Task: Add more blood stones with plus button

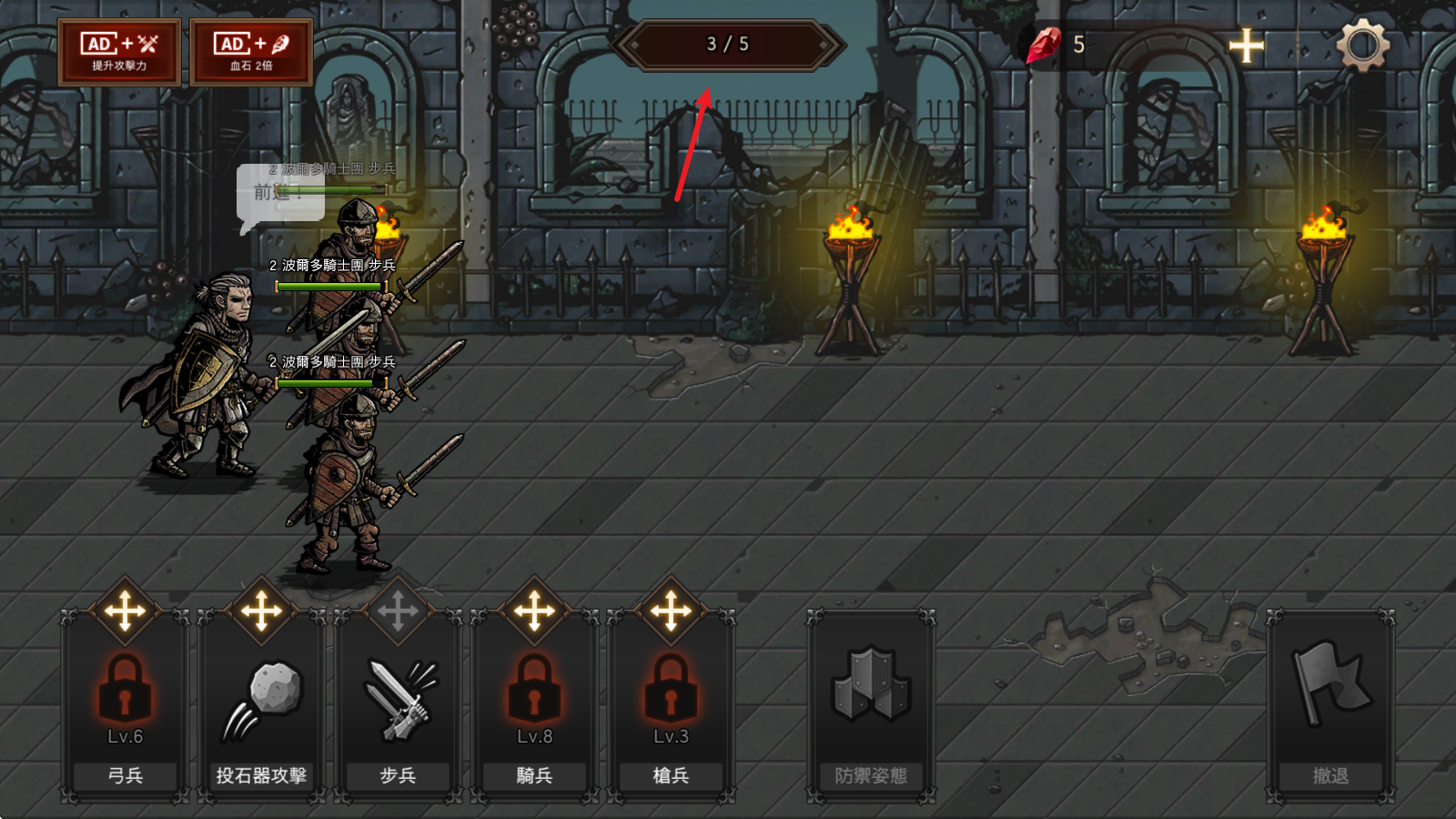Action: point(1246,45)
